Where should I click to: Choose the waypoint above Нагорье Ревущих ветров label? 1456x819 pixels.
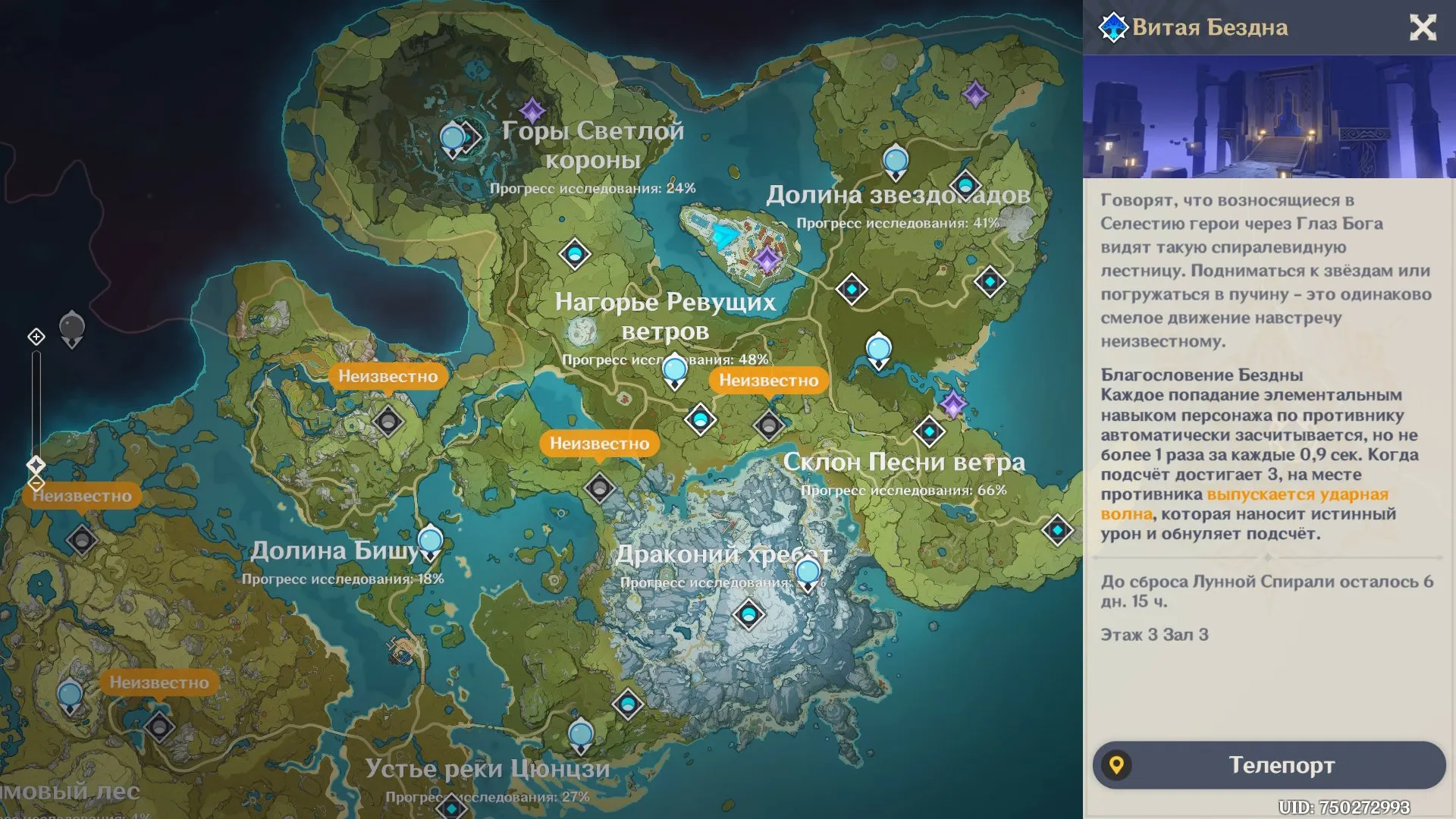click(x=575, y=253)
